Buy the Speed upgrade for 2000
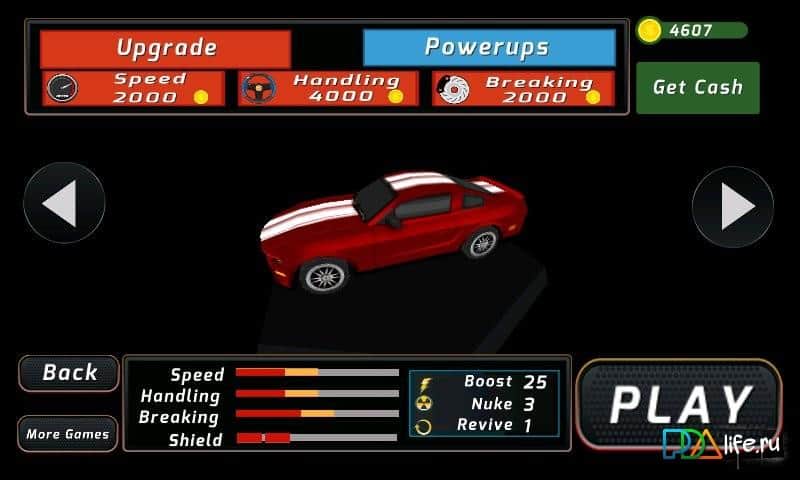This screenshot has height=480, width=800. pos(134,88)
